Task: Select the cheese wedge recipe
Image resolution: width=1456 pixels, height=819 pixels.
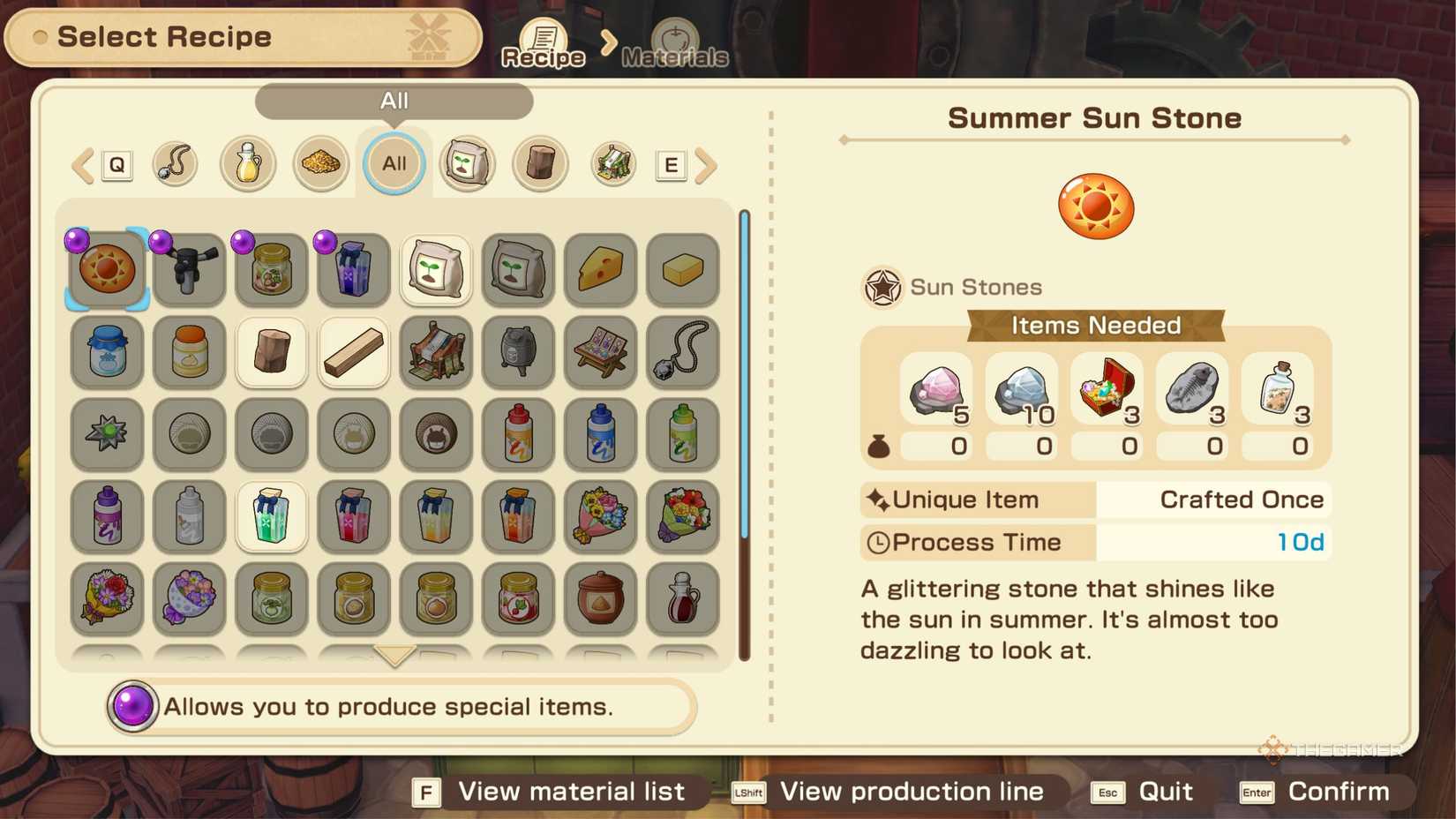Action: [600, 269]
